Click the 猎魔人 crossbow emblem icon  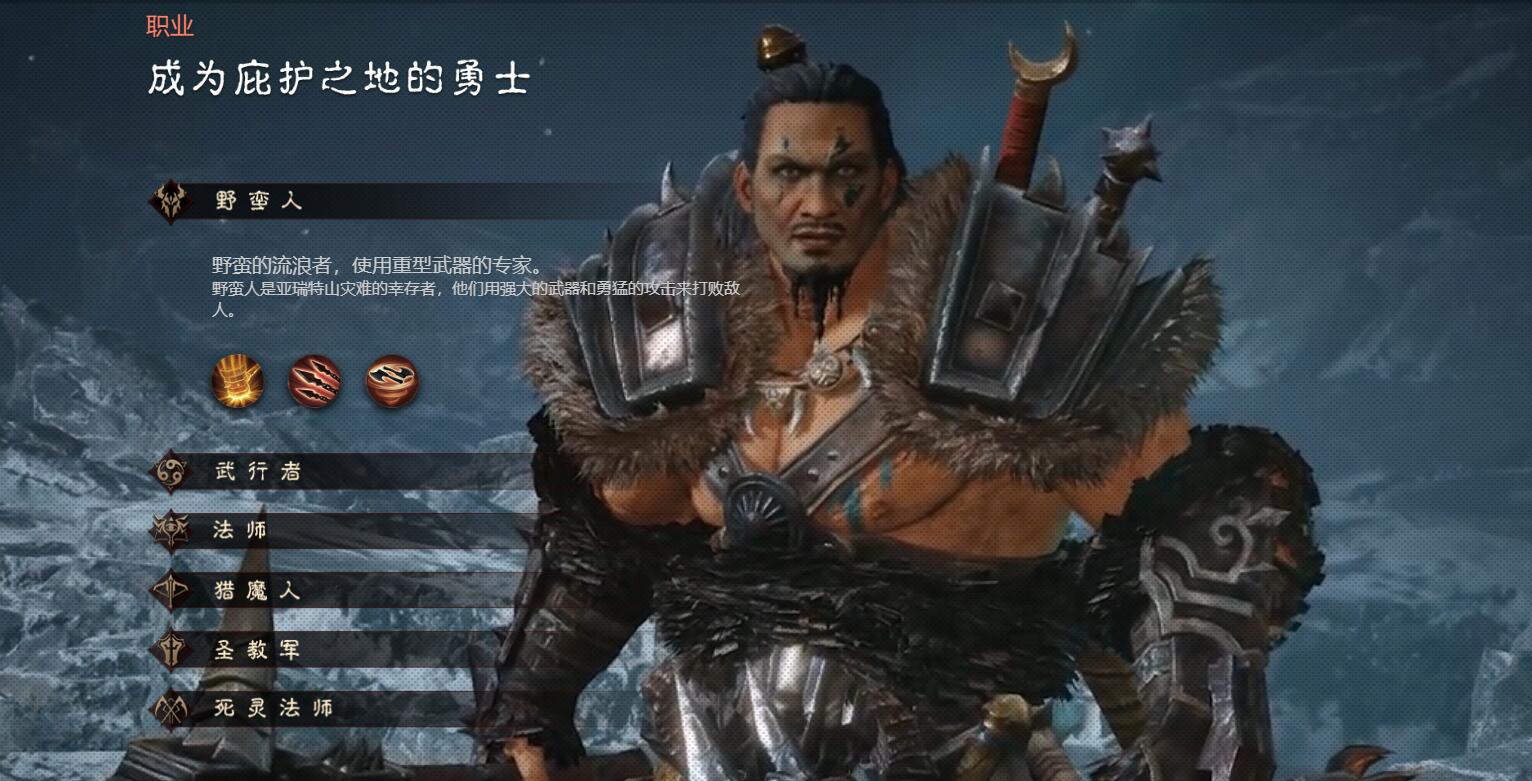click(171, 591)
